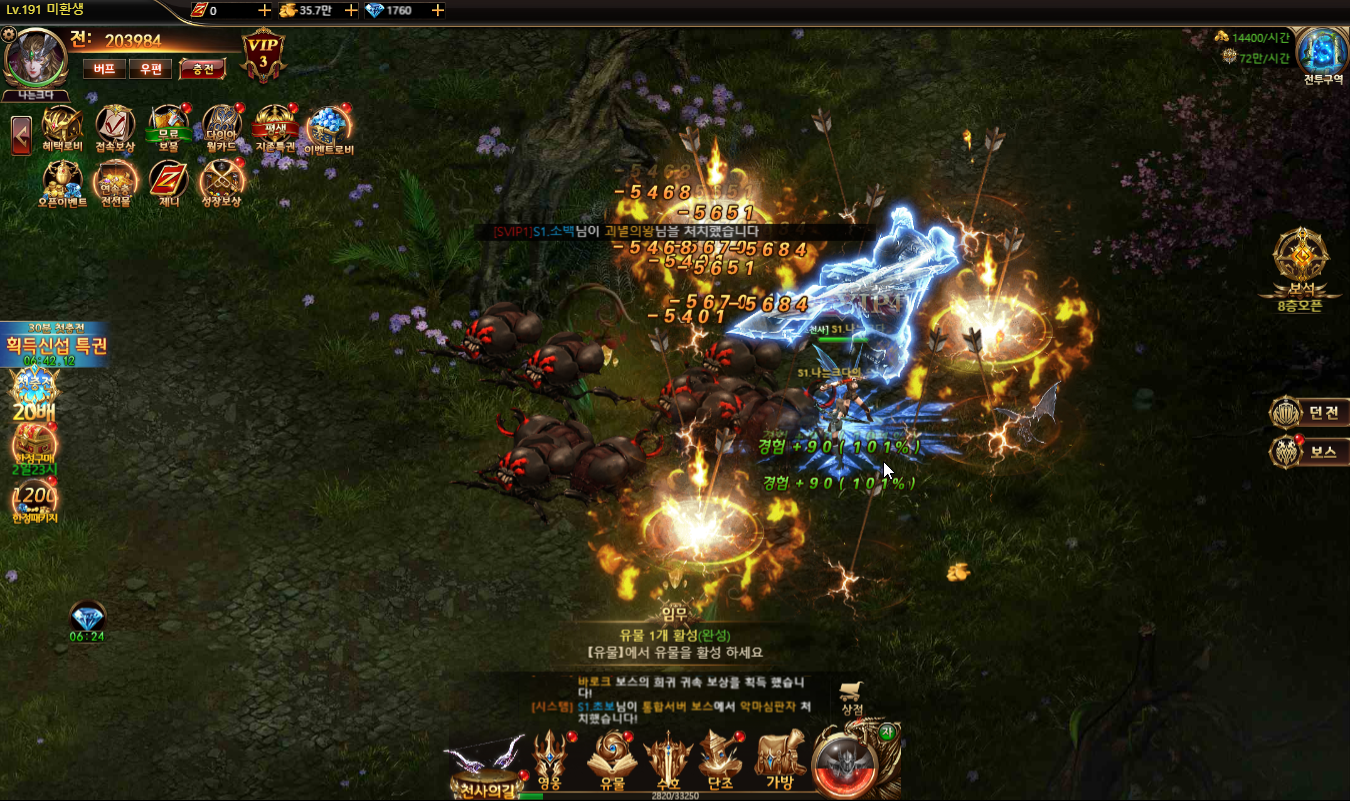Screen dimensions: 1350x803
Task: Collapse the event icons with the arrow
Action: coord(21,135)
